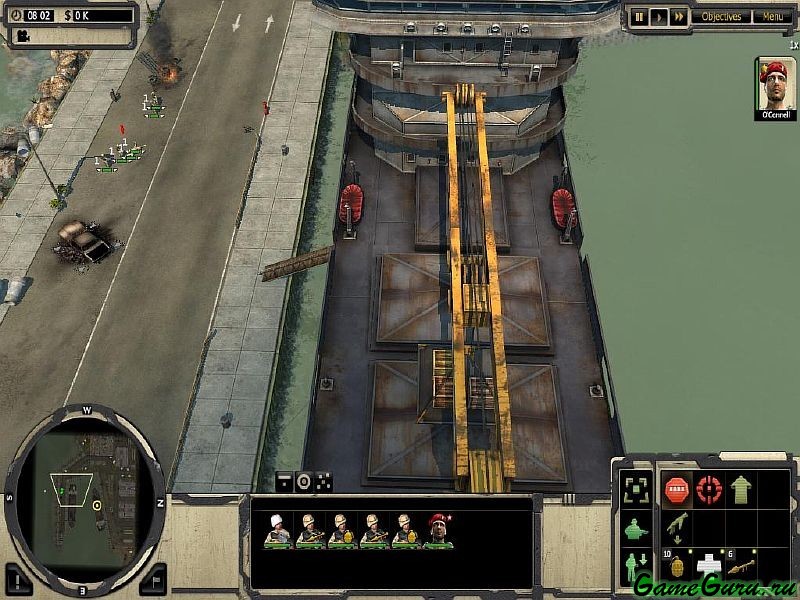Select the rocket launcher ability icon
This screenshot has height=600, width=800.
tap(741, 566)
